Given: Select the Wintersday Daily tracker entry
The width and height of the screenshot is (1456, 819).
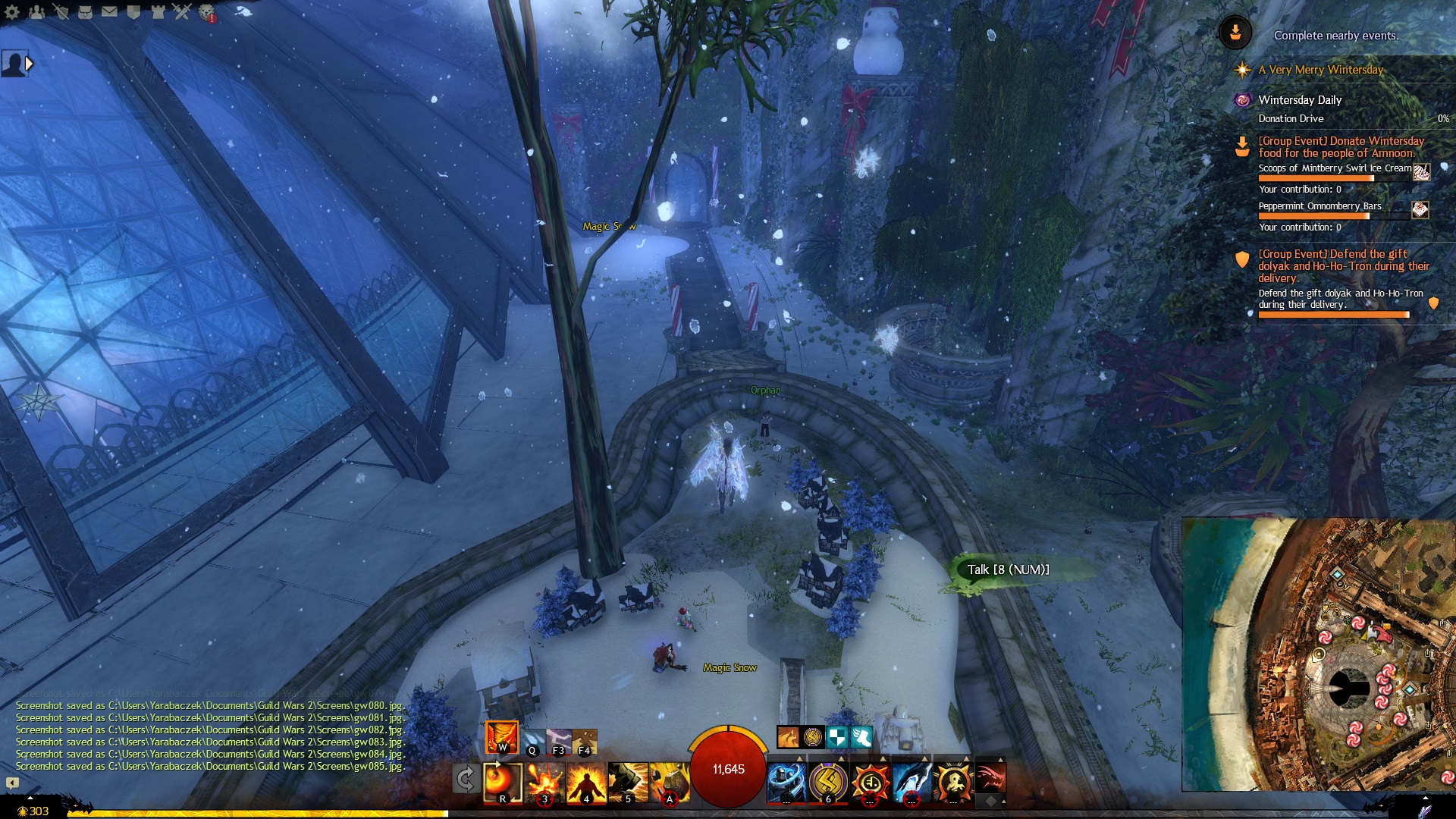Looking at the screenshot, I should point(1300,100).
